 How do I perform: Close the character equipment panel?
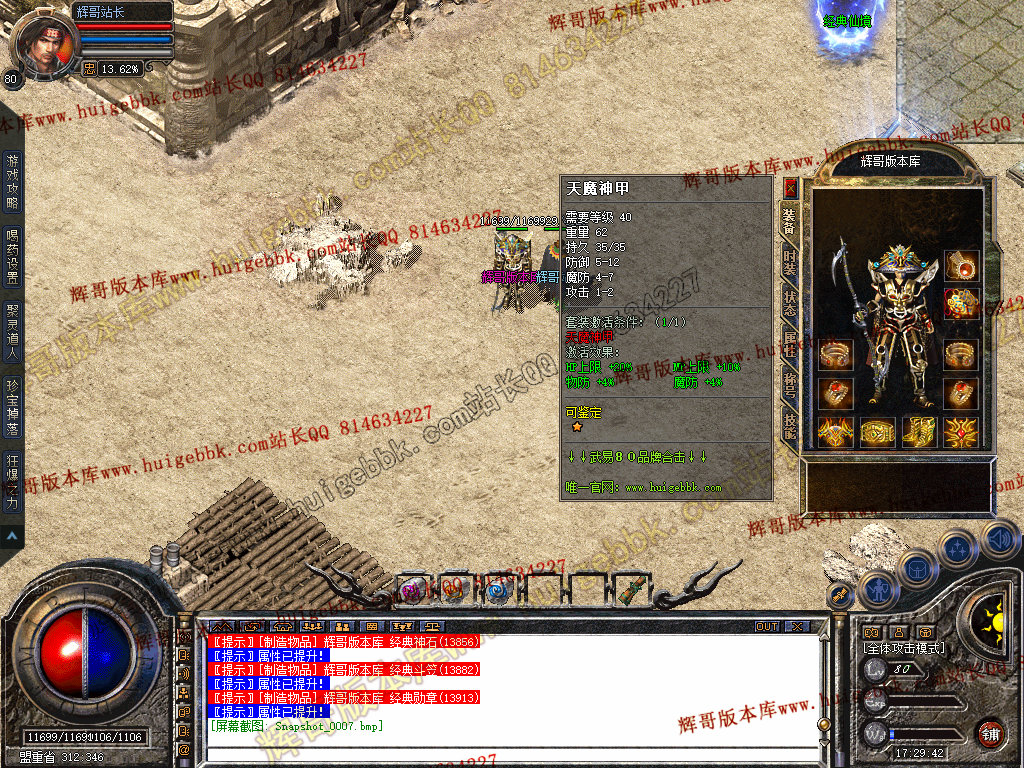(790, 187)
